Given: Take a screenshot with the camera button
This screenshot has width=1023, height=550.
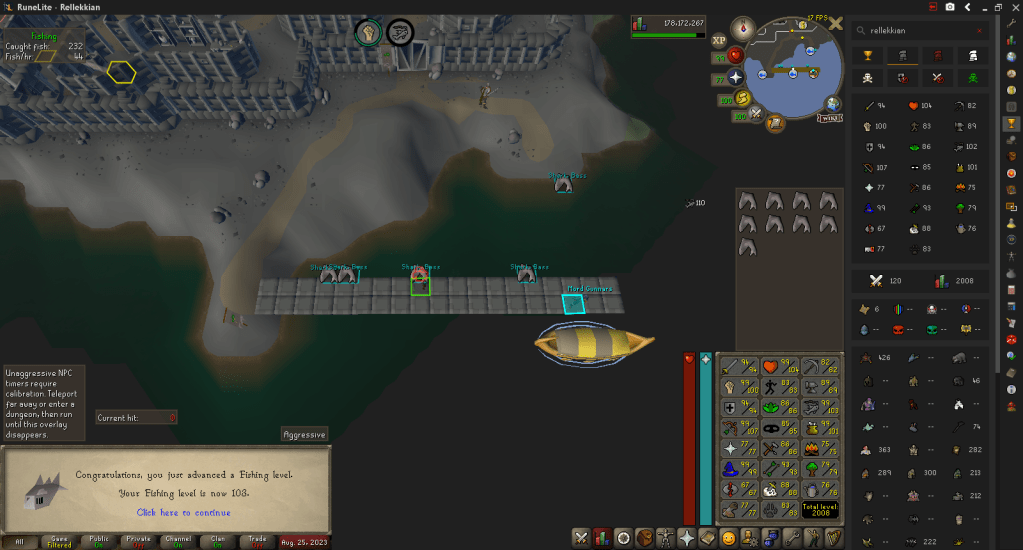Looking at the screenshot, I should pyautogui.click(x=948, y=7).
